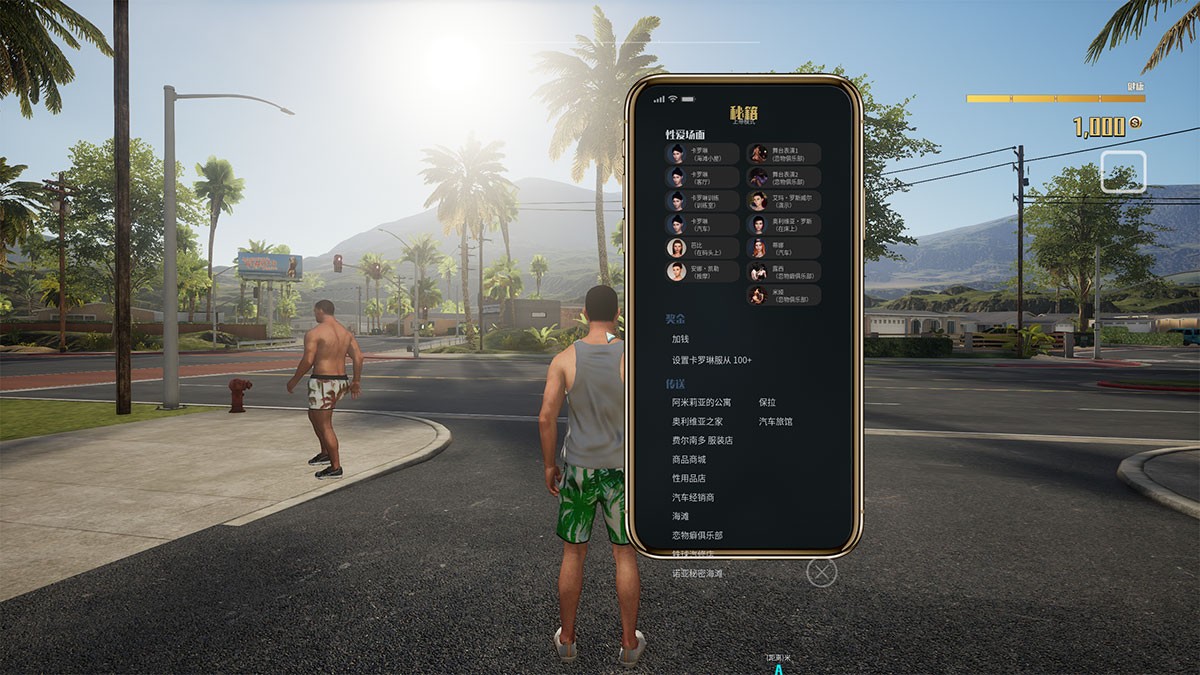The image size is (1200, 675).
Task: Click the white rounded square HUD button
Action: [x=1123, y=172]
